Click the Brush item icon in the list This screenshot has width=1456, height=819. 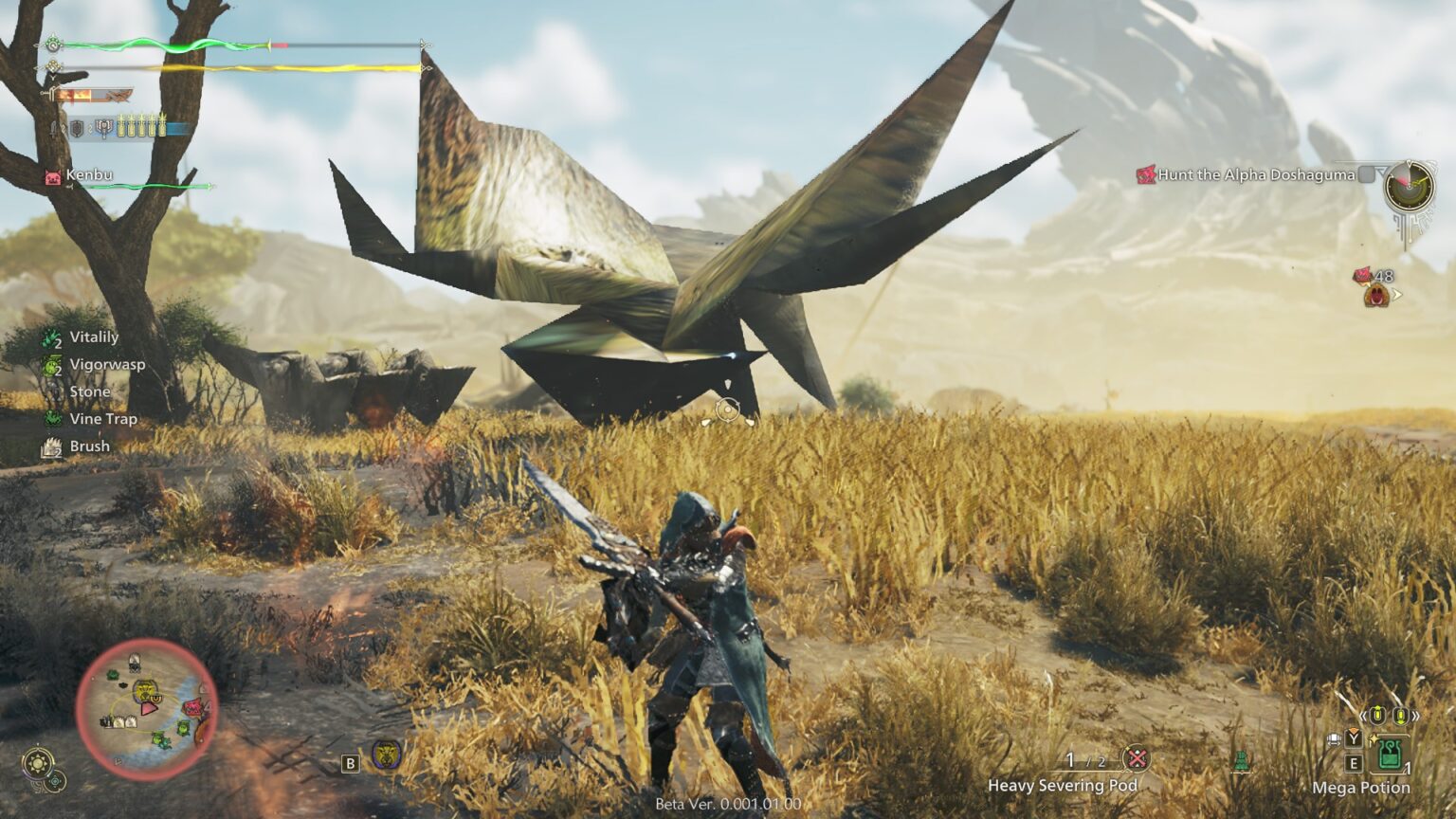pyautogui.click(x=49, y=446)
